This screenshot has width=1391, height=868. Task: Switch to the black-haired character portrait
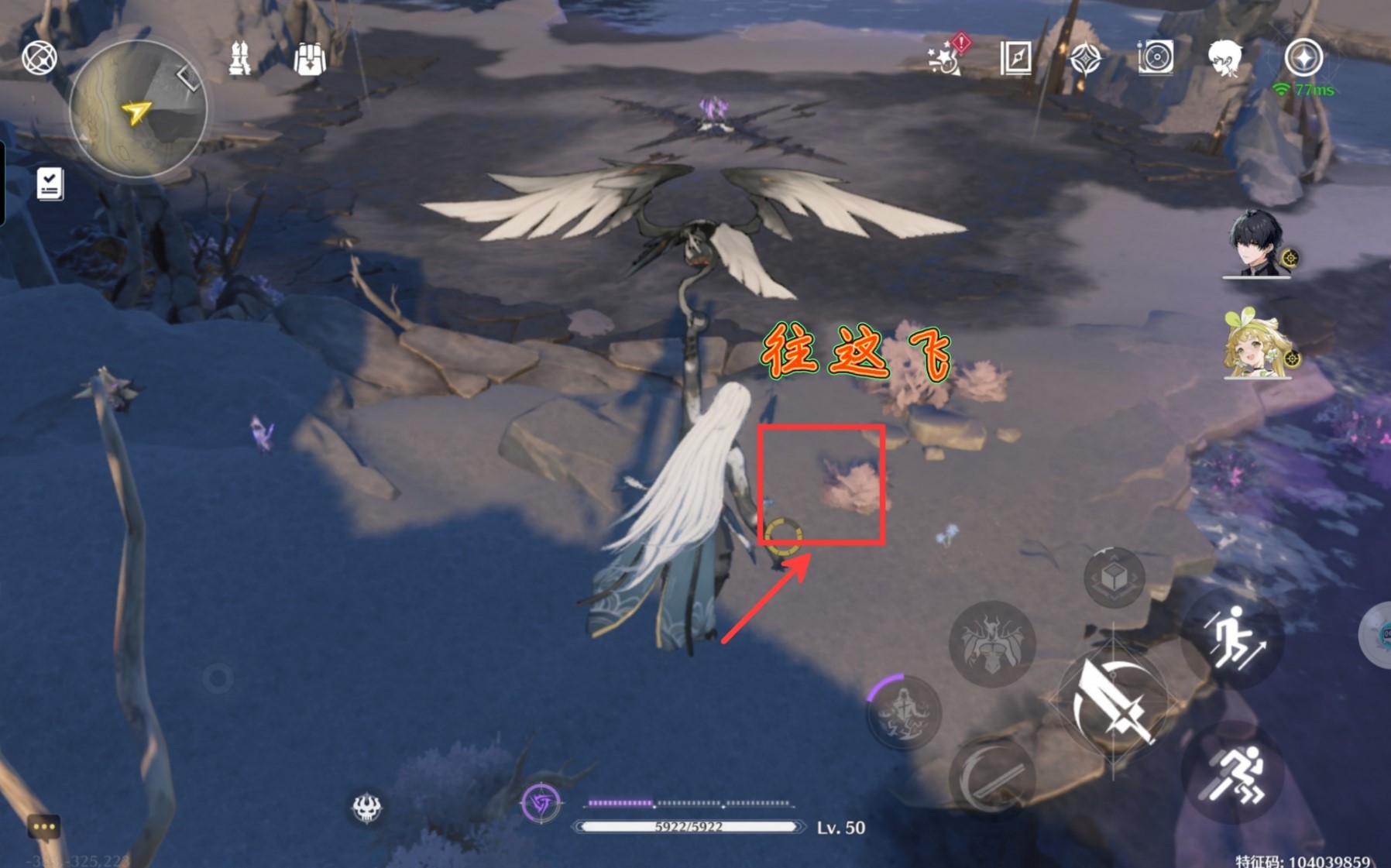(1255, 244)
